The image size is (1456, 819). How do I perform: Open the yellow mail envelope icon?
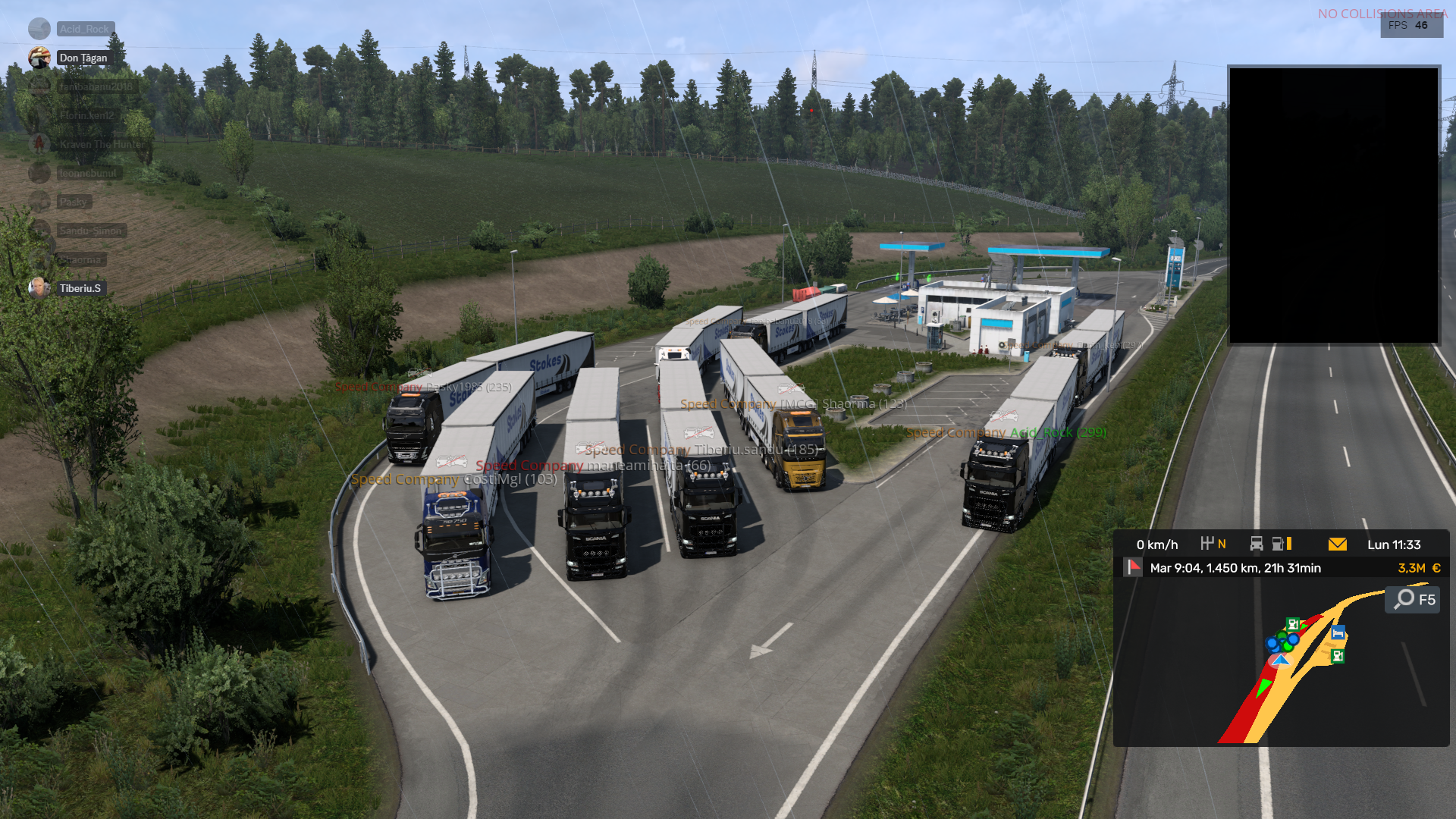1337,544
